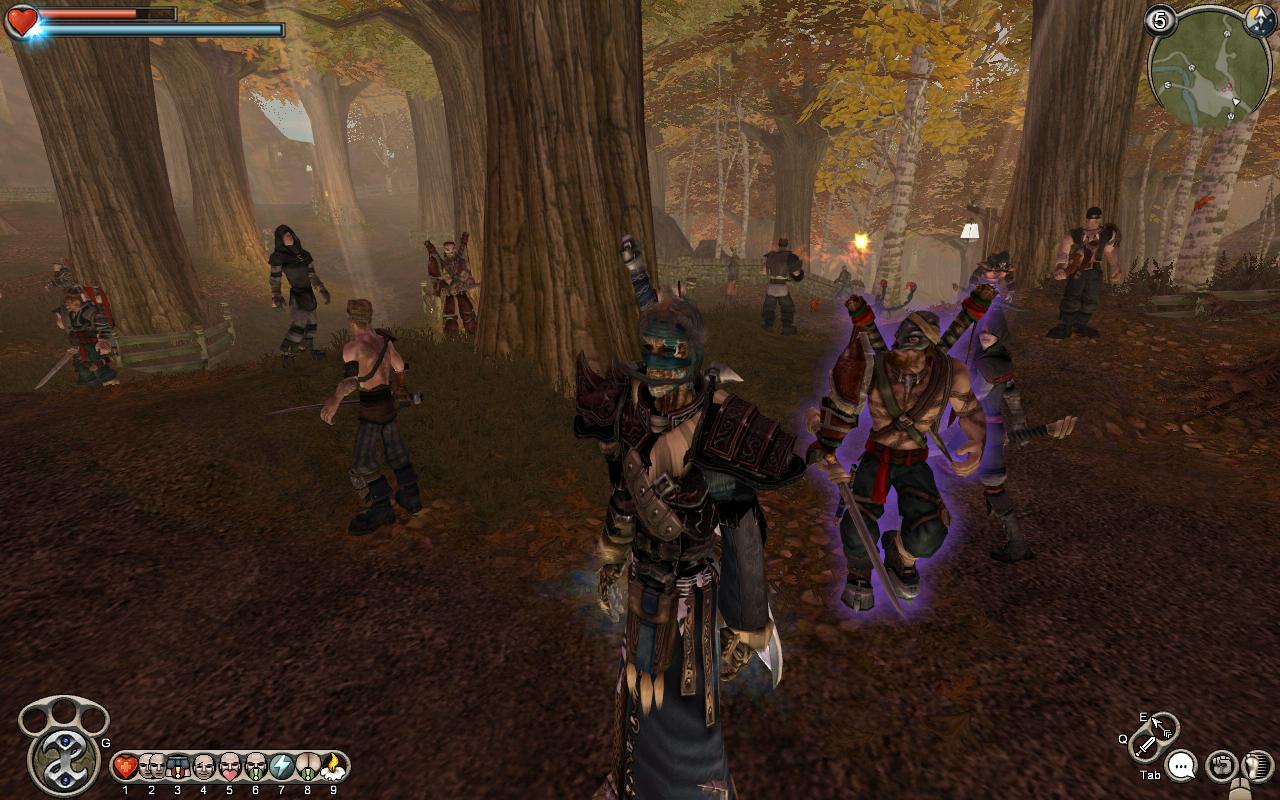The image size is (1280, 800).
Task: Click the day-night clock dial
Action: click(x=1258, y=20)
